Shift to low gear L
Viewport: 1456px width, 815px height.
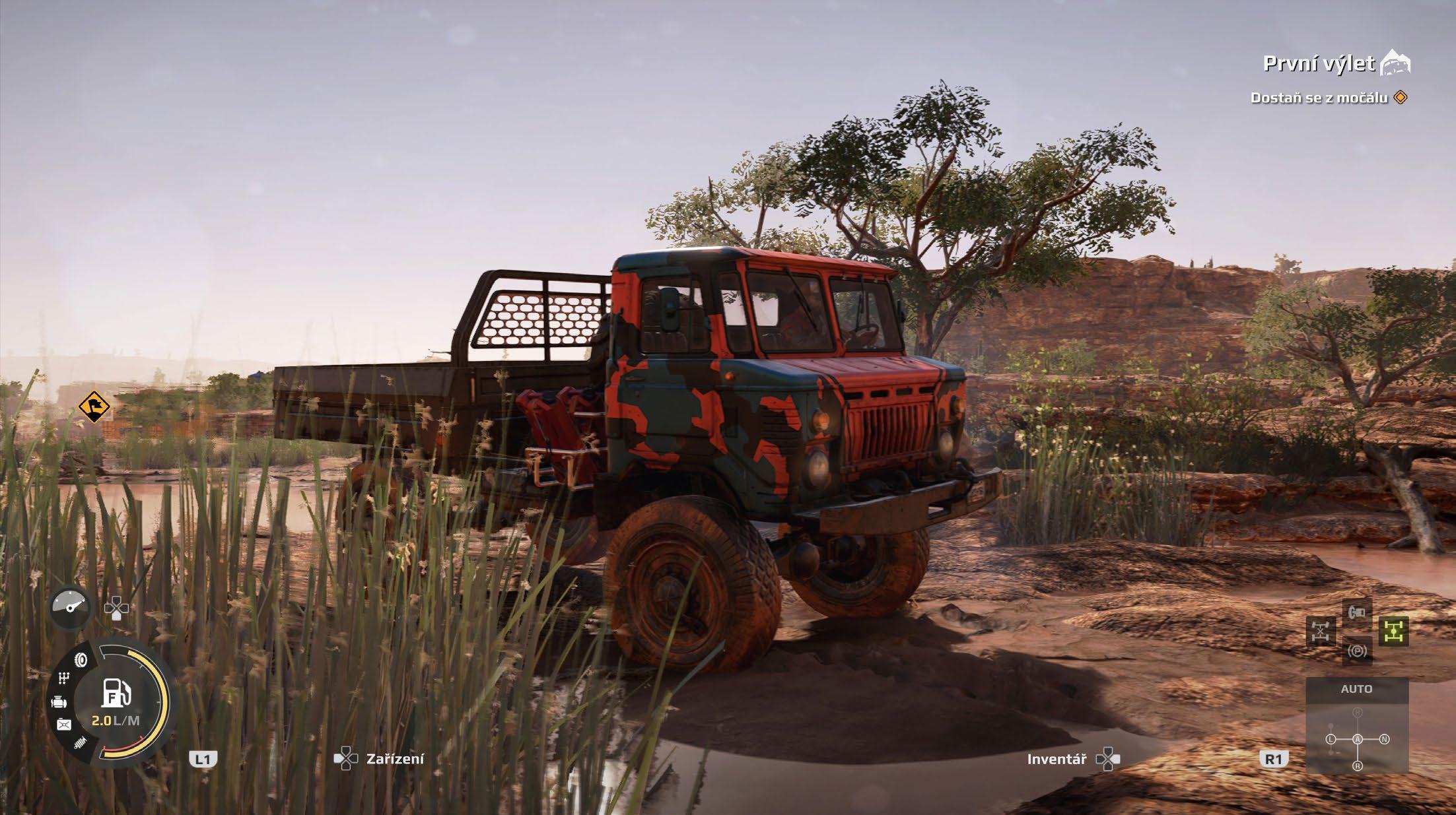tap(1331, 739)
